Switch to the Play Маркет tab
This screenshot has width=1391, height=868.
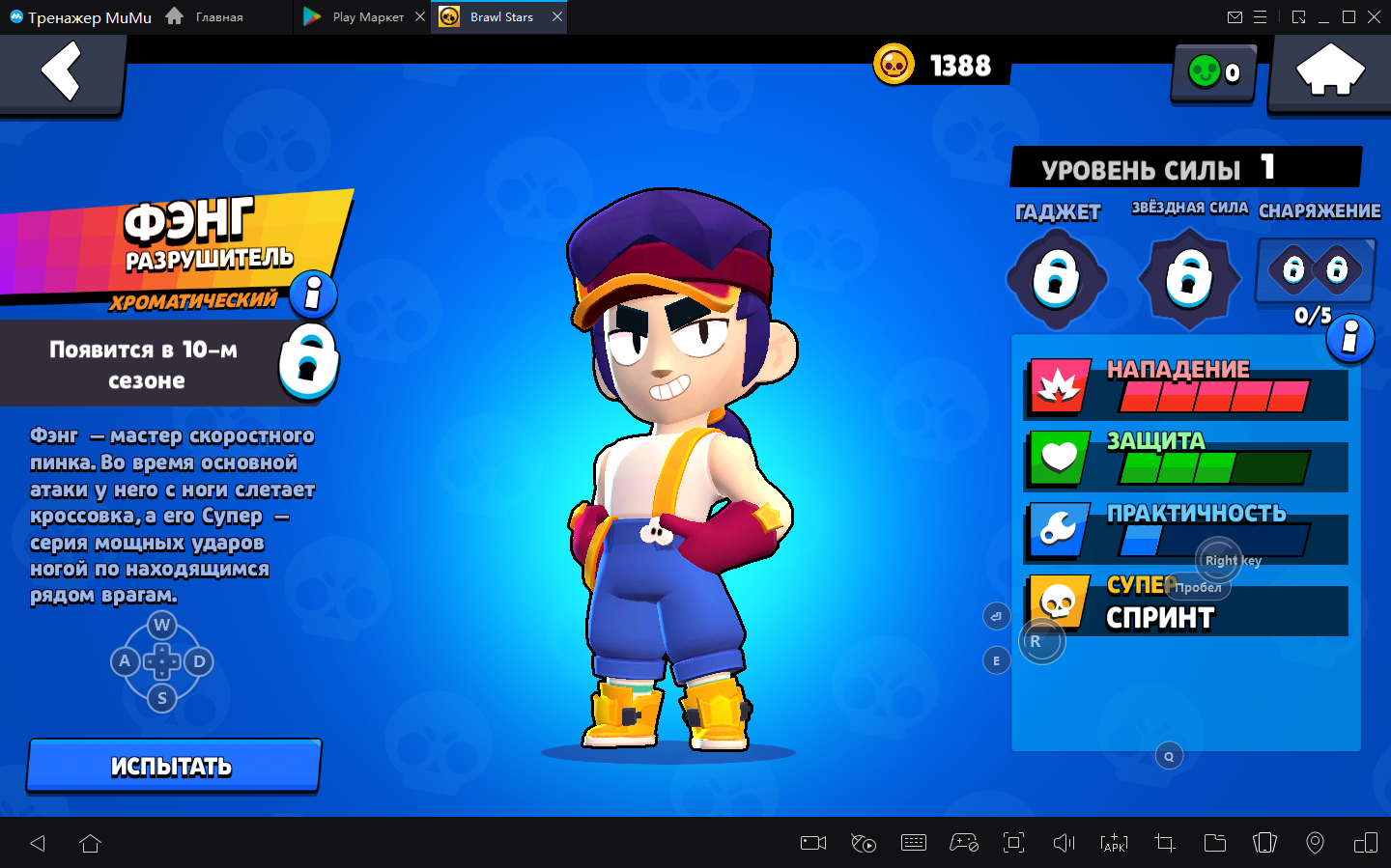(x=357, y=17)
